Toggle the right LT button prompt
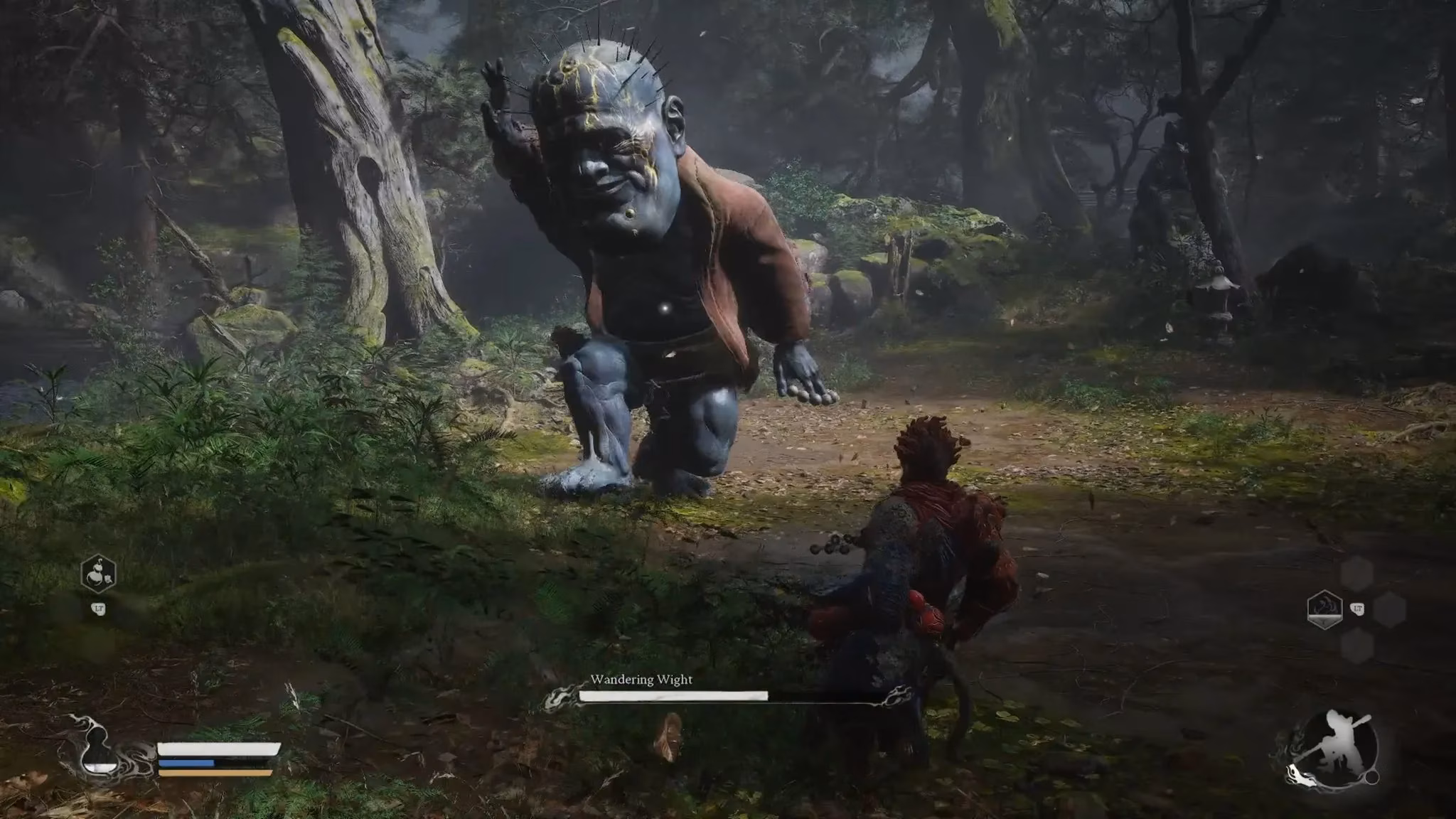The height and width of the screenshot is (819, 1456). [x=1357, y=609]
